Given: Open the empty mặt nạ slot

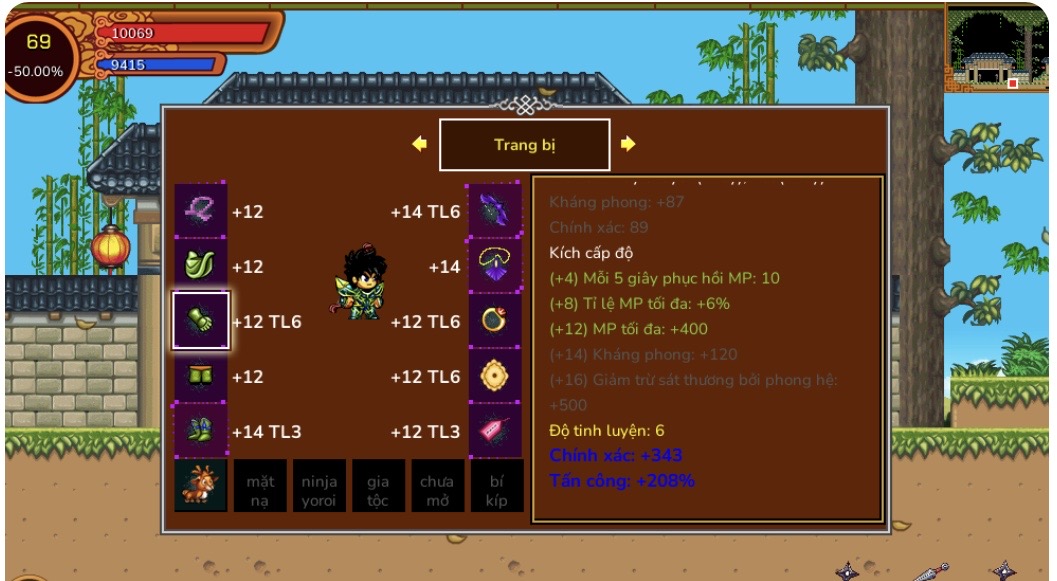Looking at the screenshot, I should pyautogui.click(x=260, y=486).
